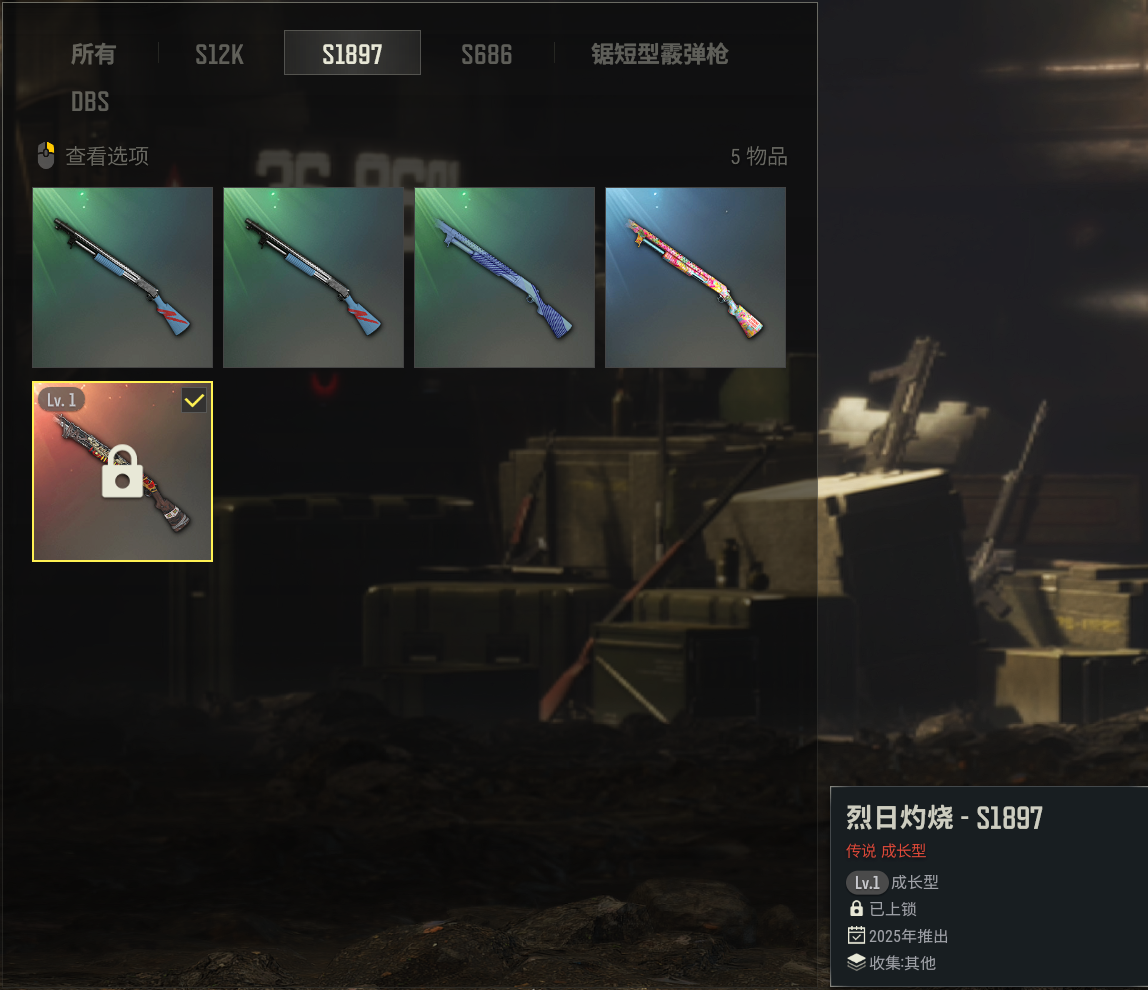Viewport: 1148px width, 990px height.
Task: Pick the colorful pink graffiti S1897 skin
Action: pos(695,277)
